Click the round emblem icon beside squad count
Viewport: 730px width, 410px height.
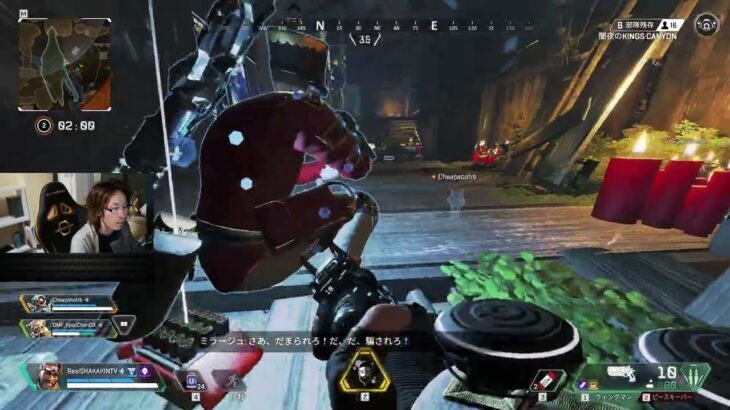pyautogui.click(x=707, y=23)
